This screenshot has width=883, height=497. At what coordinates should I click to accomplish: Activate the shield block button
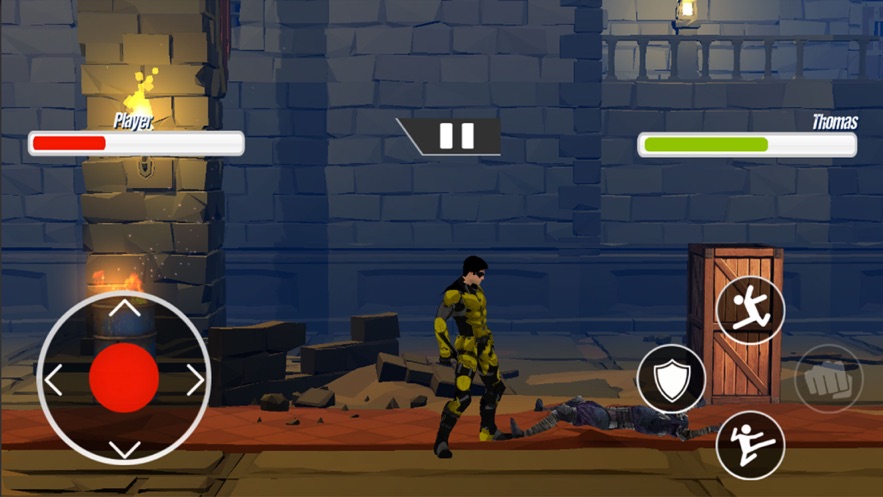(x=671, y=378)
